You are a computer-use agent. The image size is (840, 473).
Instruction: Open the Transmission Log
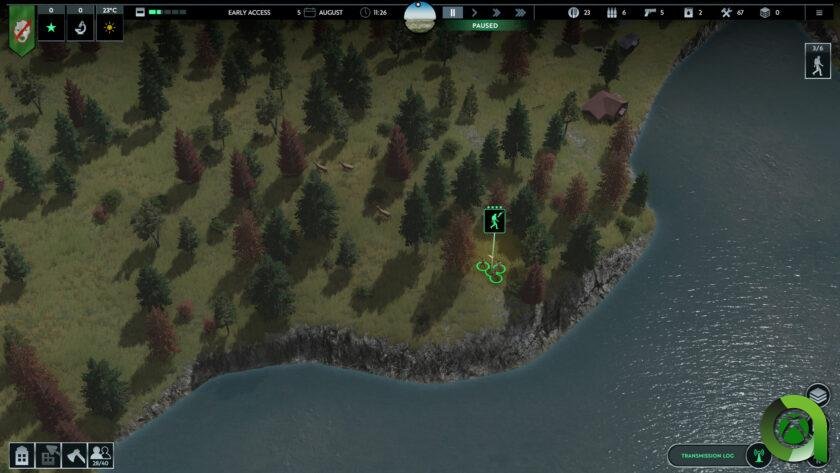click(x=707, y=456)
